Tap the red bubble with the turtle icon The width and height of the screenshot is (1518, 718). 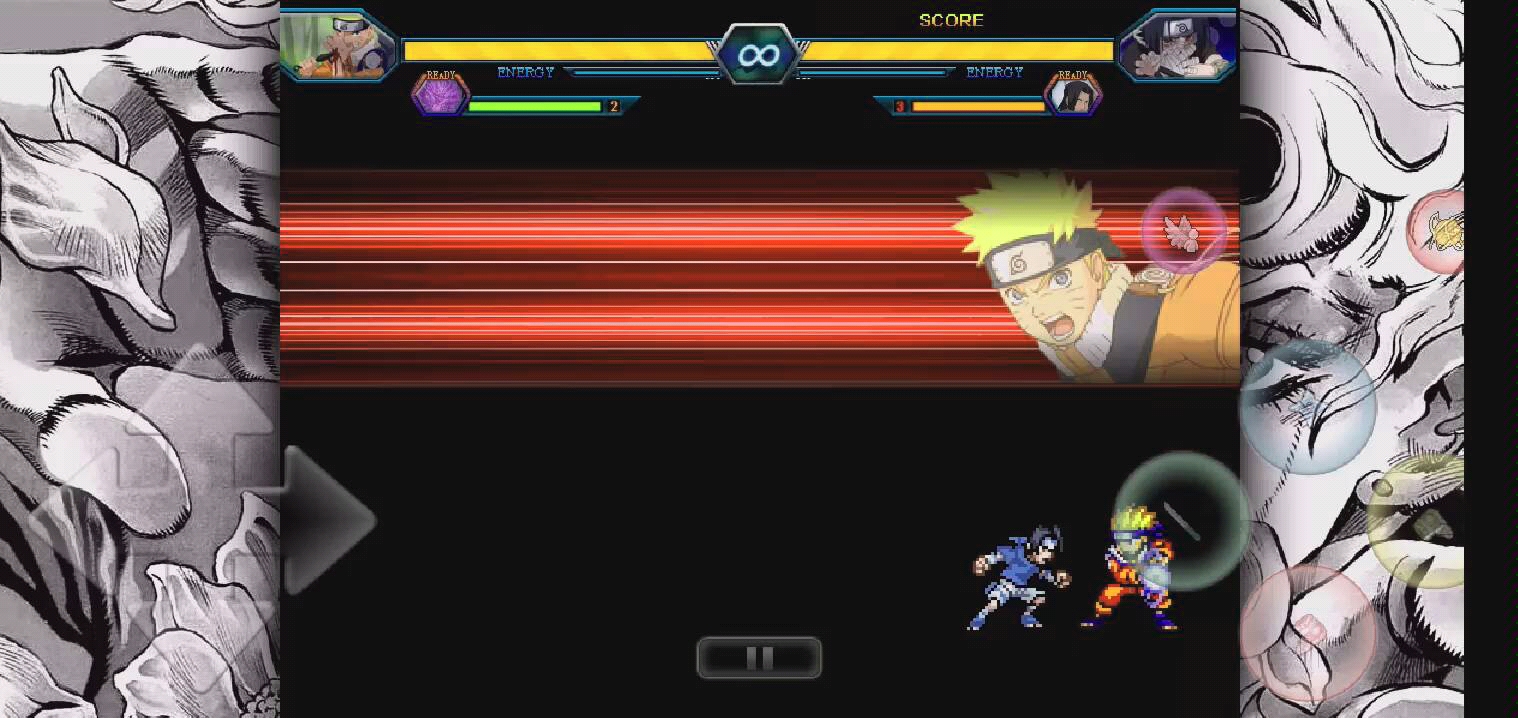coord(1440,231)
